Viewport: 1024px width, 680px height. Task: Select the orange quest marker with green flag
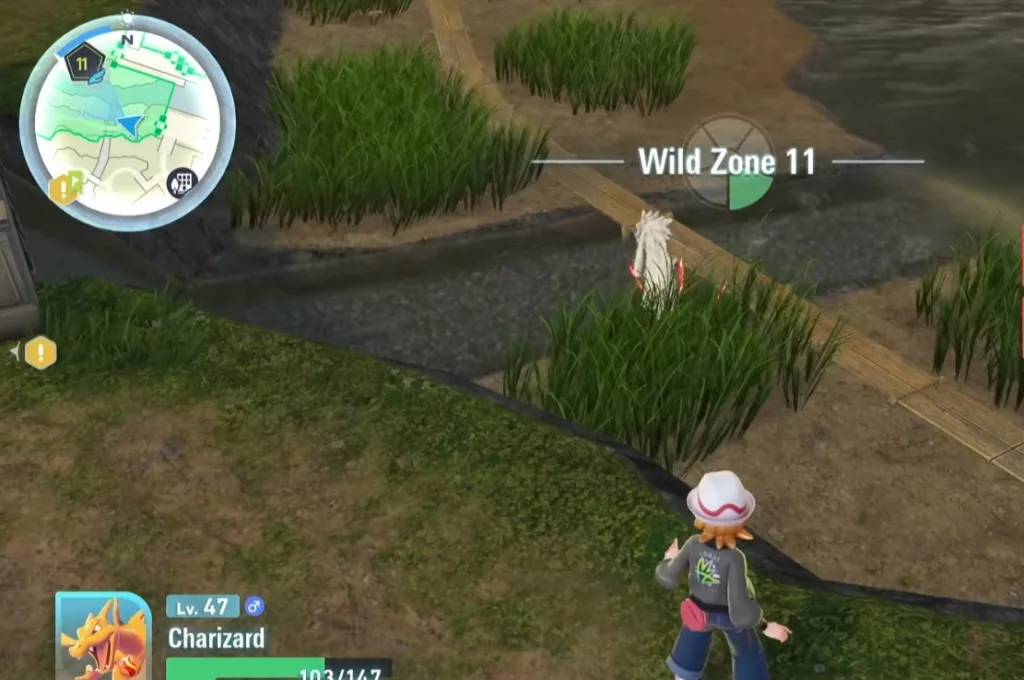click(x=65, y=186)
